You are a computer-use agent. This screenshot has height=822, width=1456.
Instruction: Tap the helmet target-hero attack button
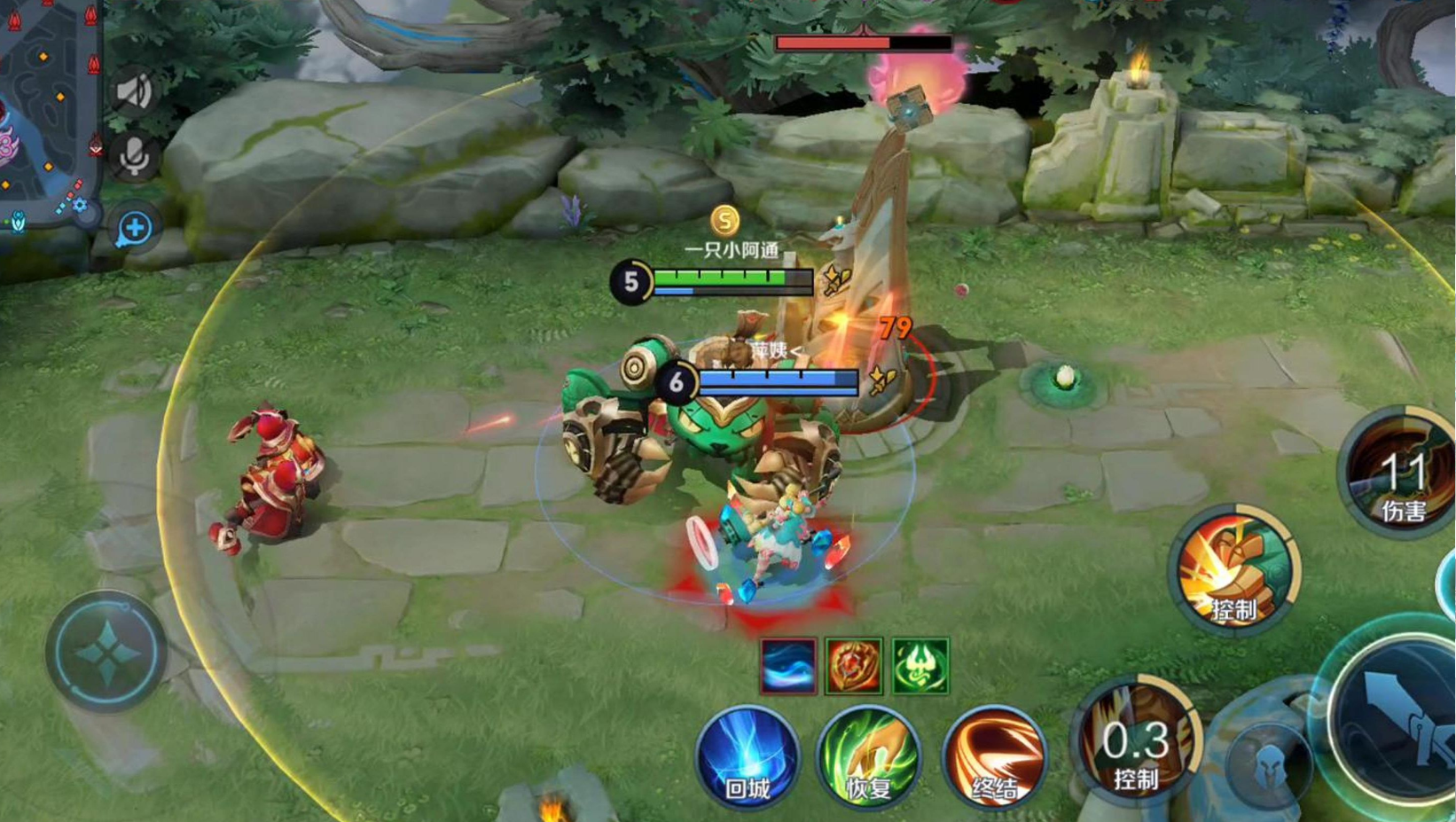(x=1268, y=764)
